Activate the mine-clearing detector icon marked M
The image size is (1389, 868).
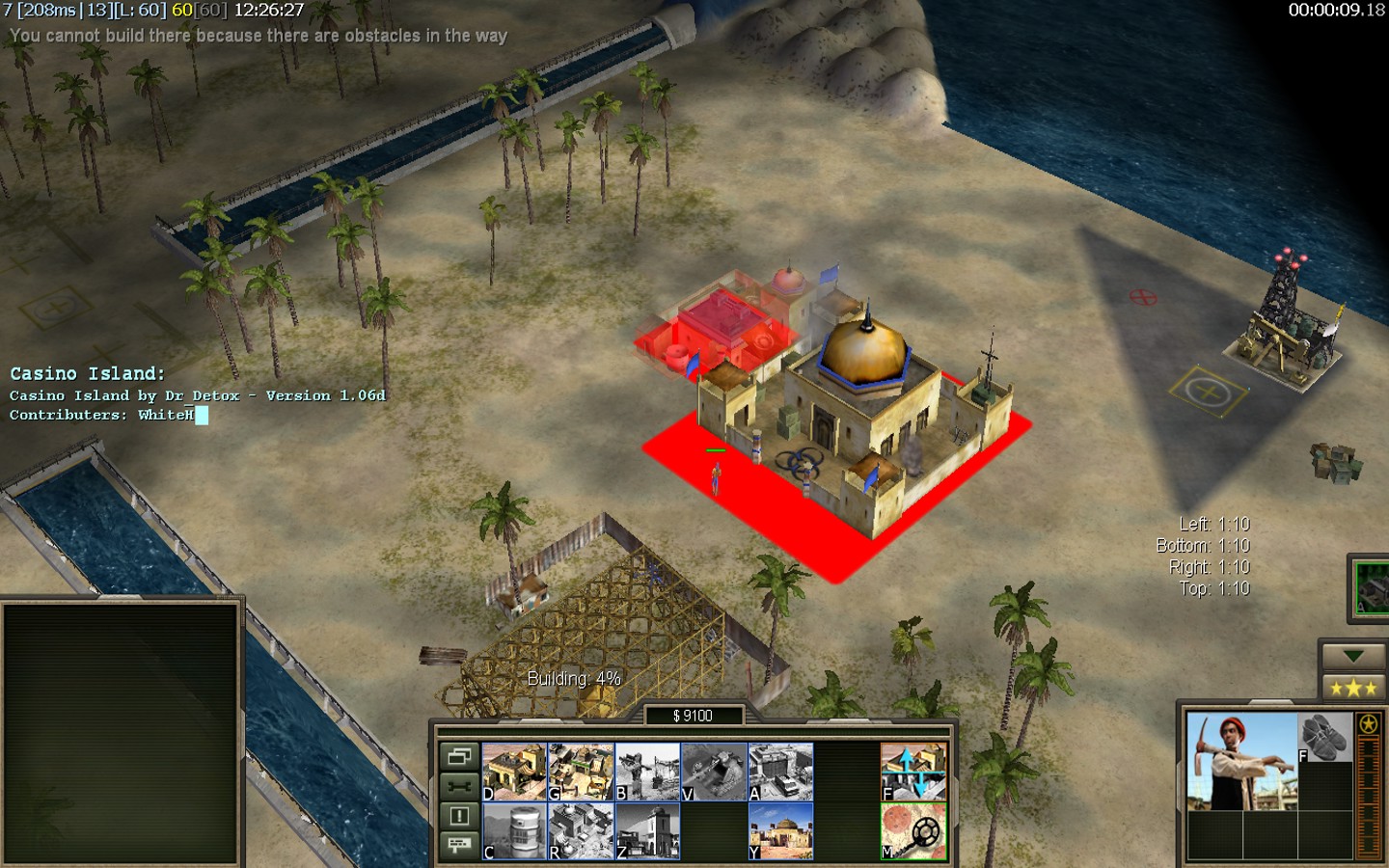(x=913, y=831)
